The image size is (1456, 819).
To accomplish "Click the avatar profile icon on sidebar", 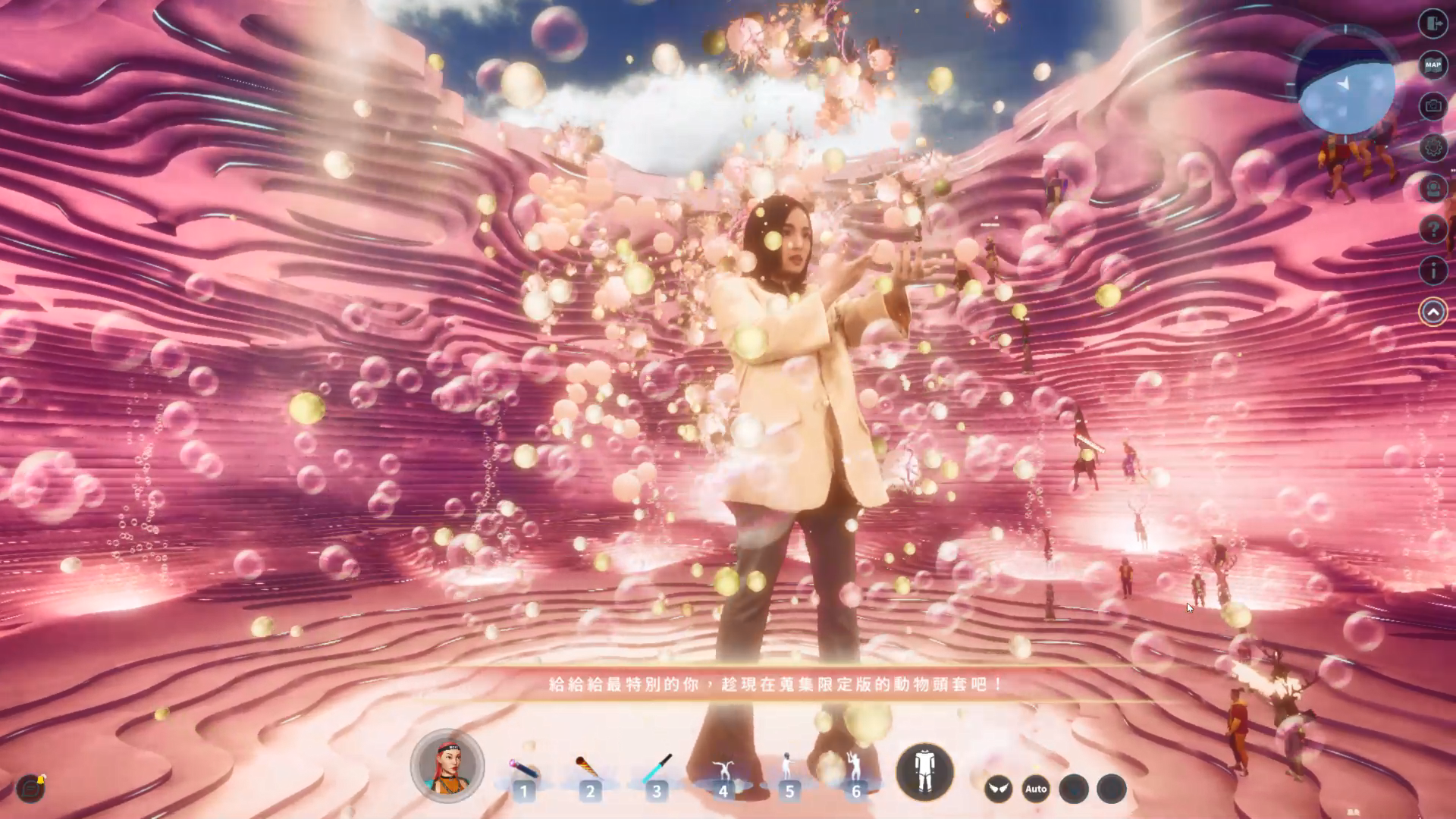I will point(1432,188).
